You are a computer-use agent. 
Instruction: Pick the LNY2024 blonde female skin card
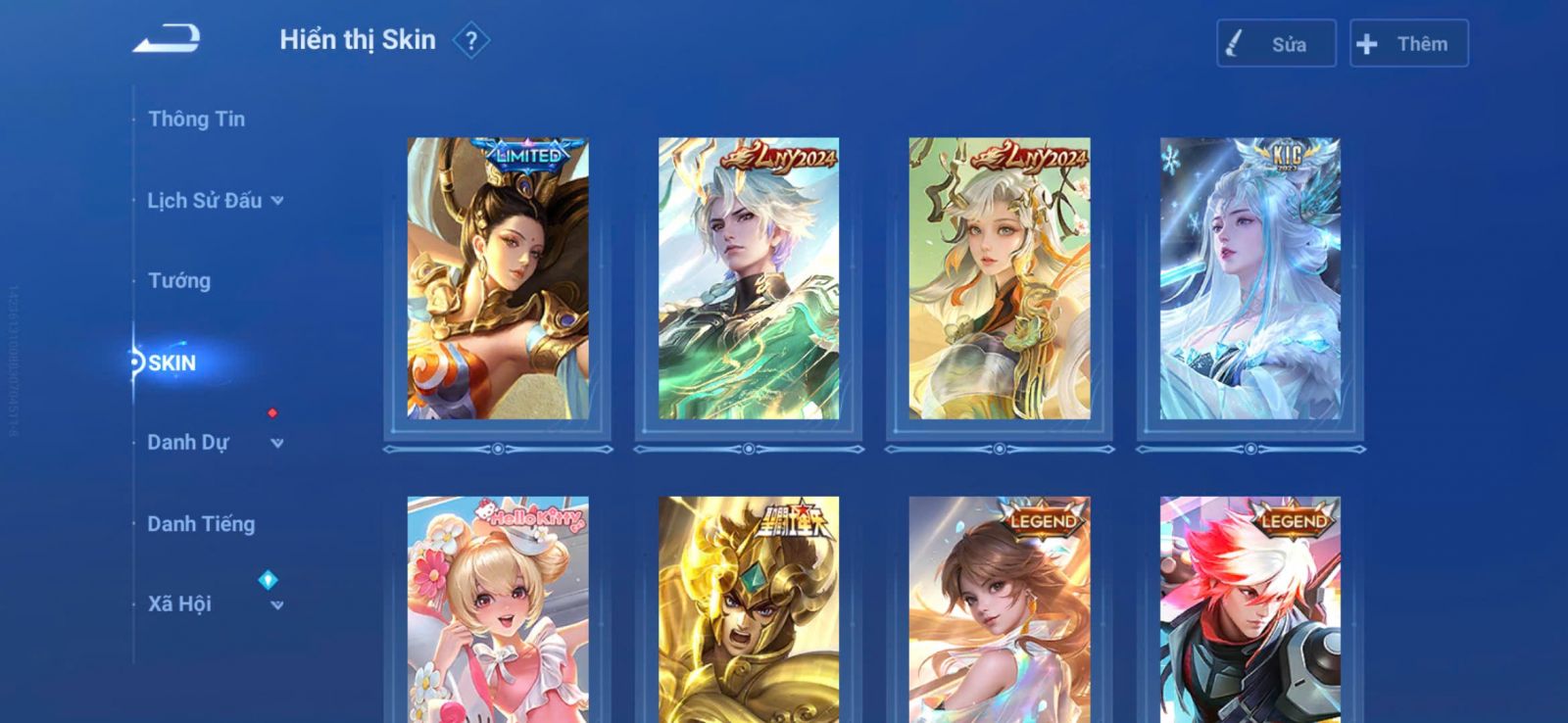coord(1000,279)
